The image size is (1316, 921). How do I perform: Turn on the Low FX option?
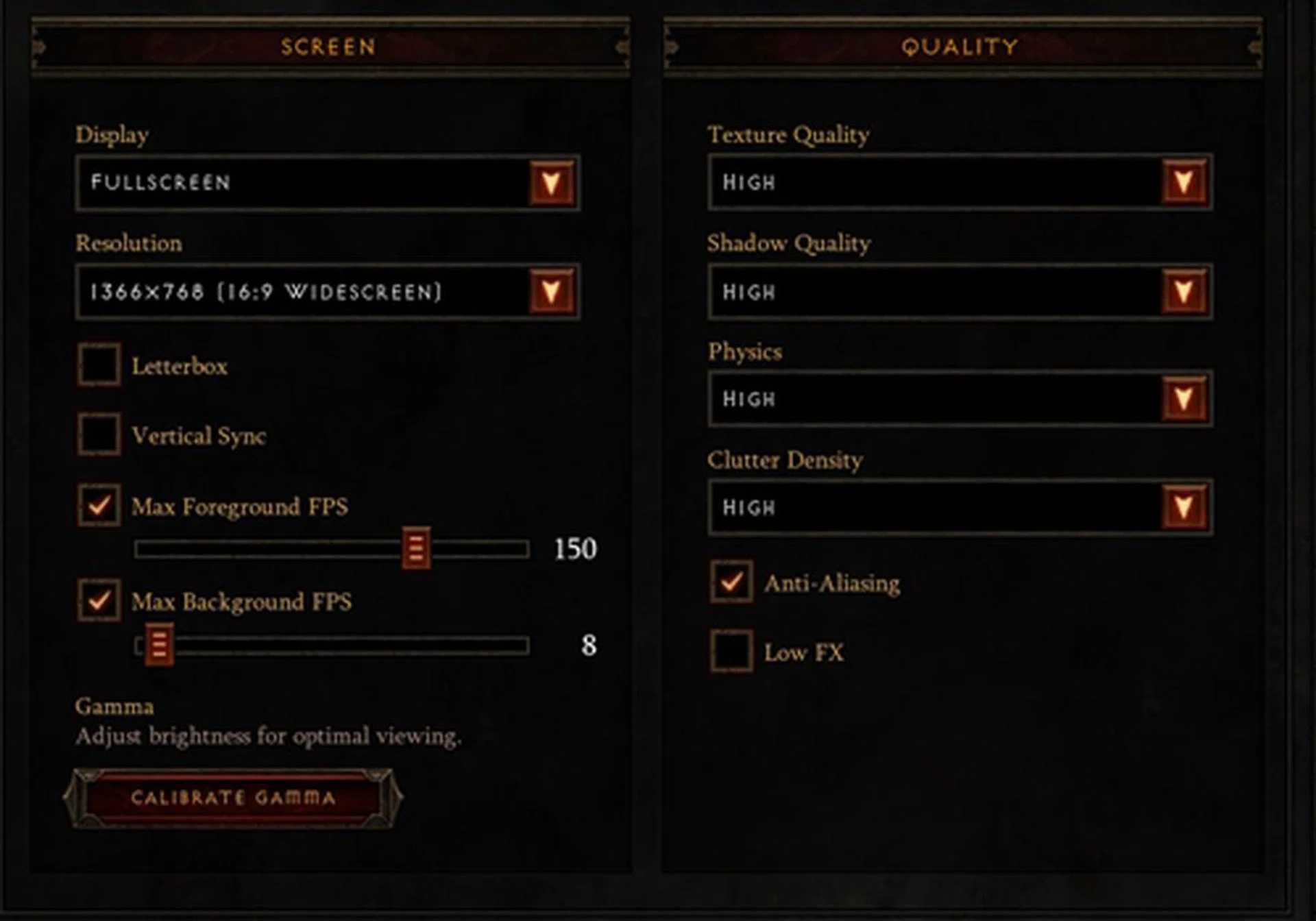coord(731,651)
